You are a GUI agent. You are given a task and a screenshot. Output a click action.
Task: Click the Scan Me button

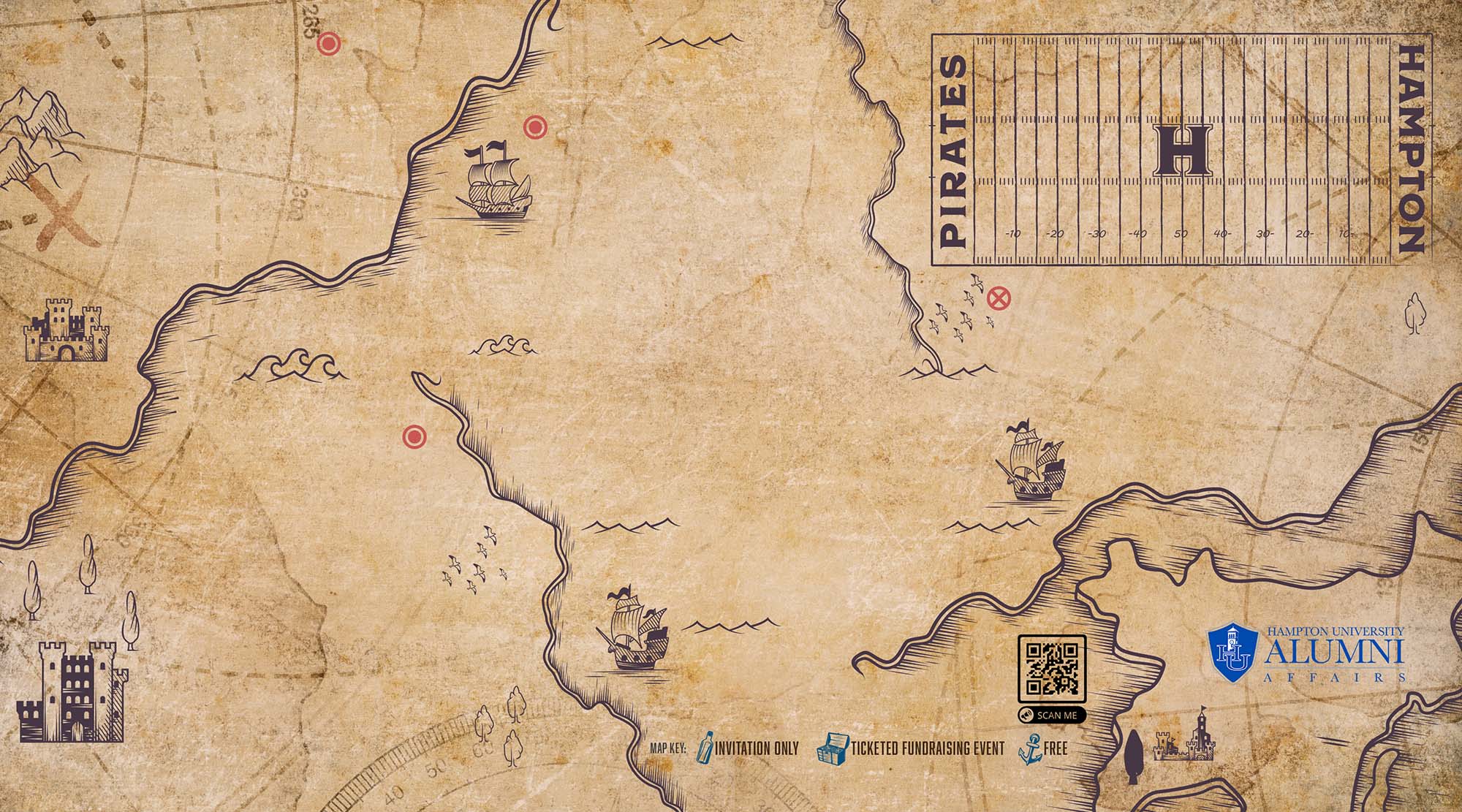(x=1053, y=716)
